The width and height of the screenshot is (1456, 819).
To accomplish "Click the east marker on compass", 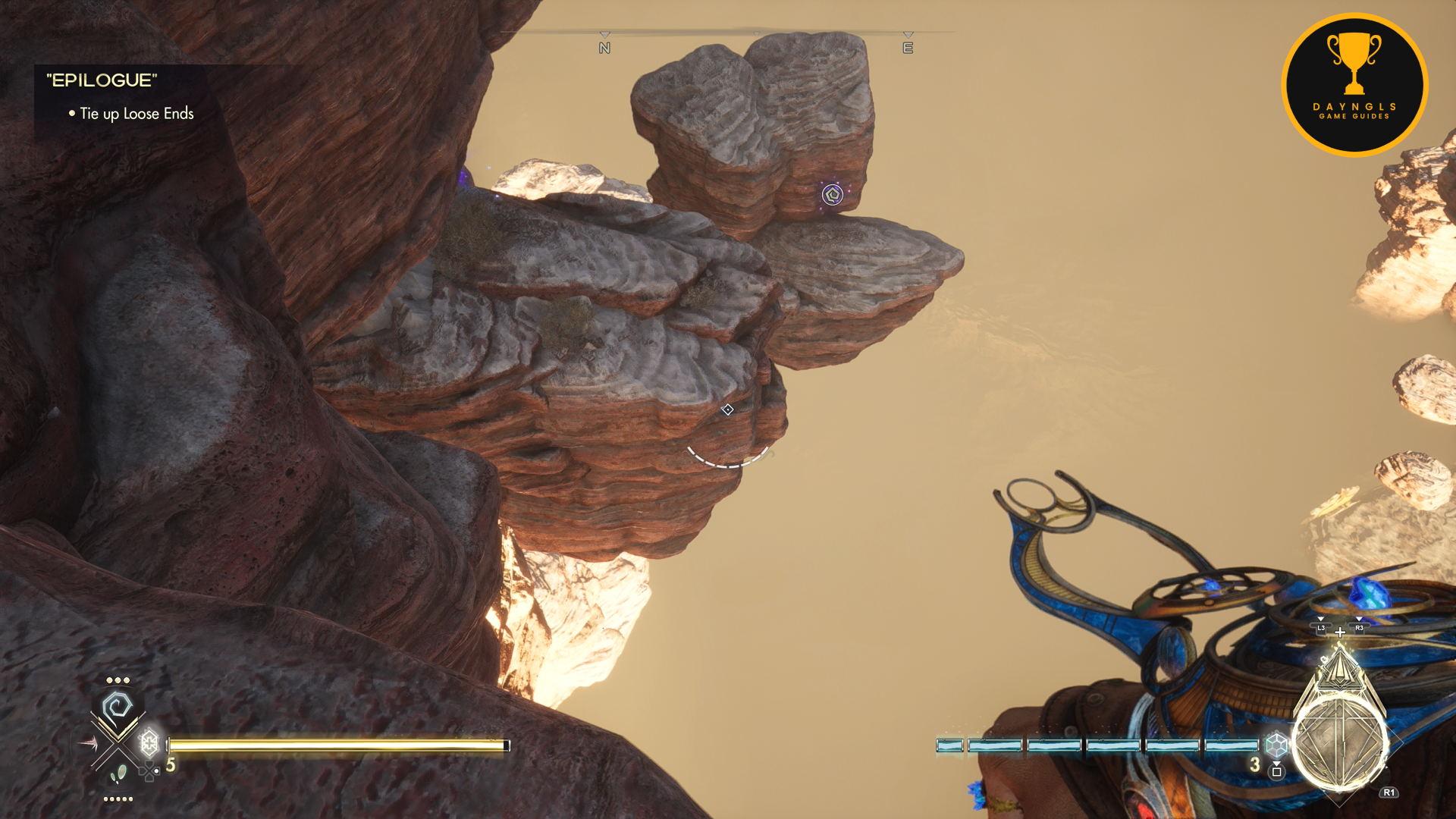I will coord(908,48).
